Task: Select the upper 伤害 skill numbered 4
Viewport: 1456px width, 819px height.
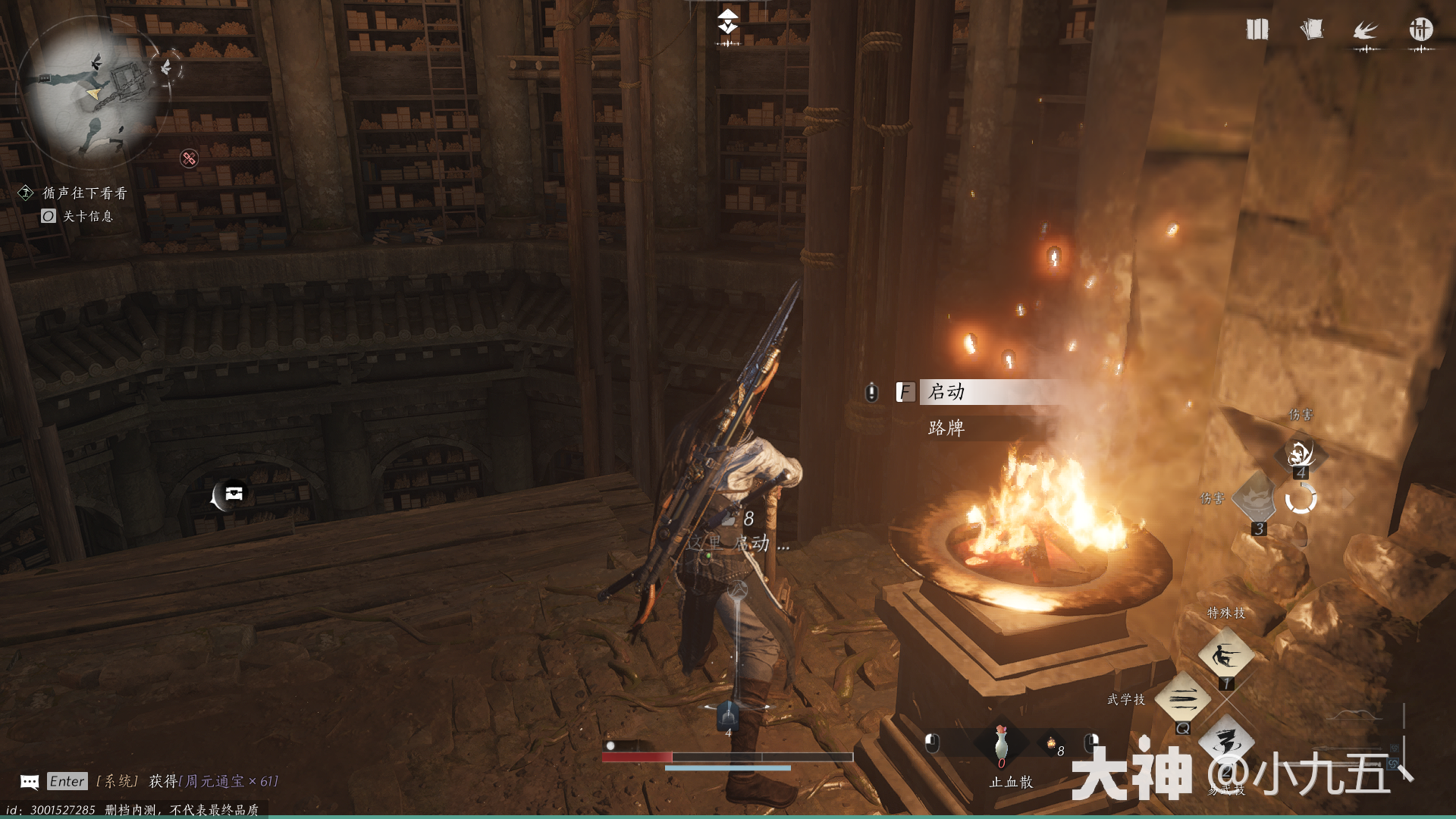Action: [x=1300, y=453]
